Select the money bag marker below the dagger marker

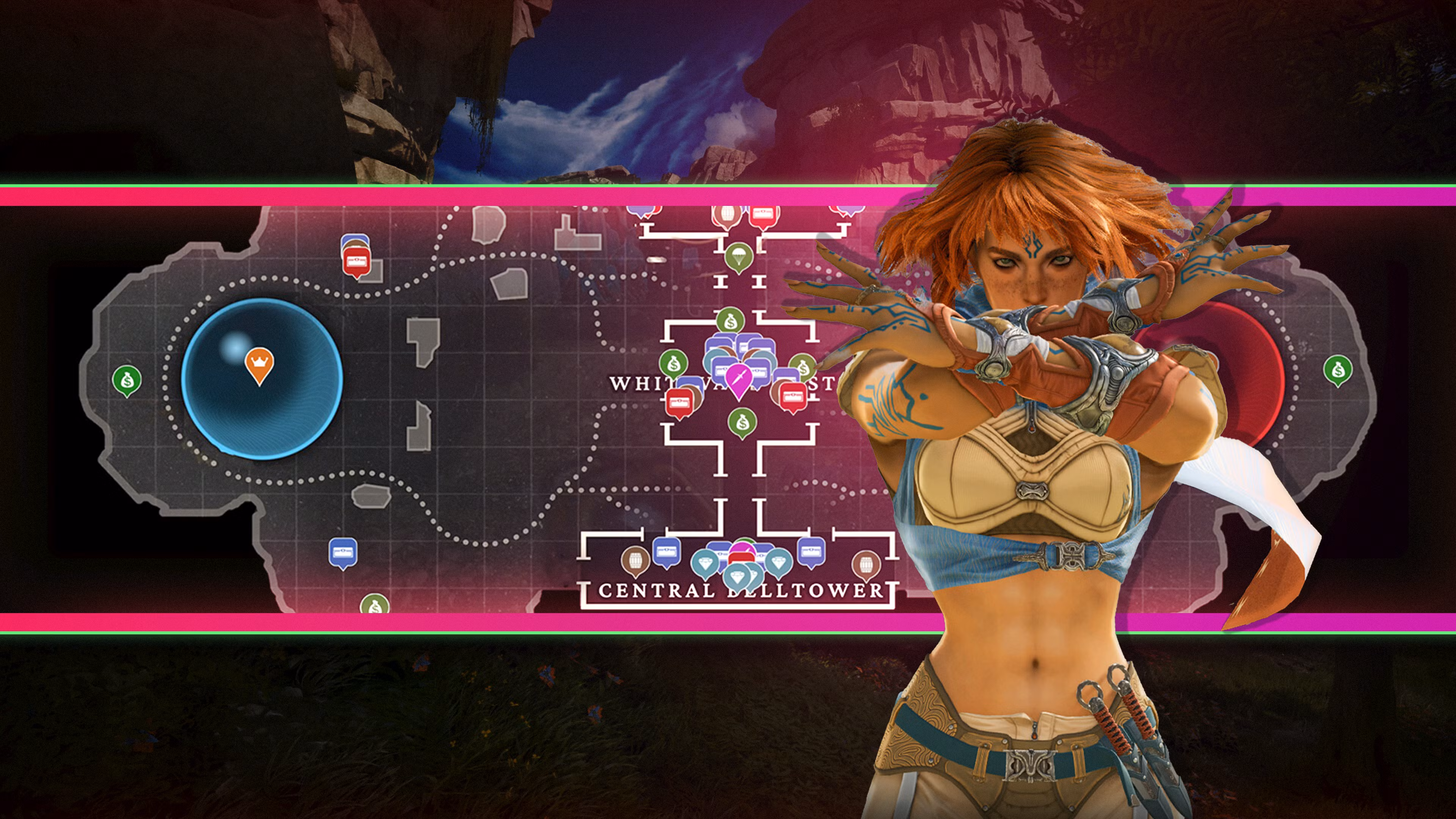(x=742, y=422)
